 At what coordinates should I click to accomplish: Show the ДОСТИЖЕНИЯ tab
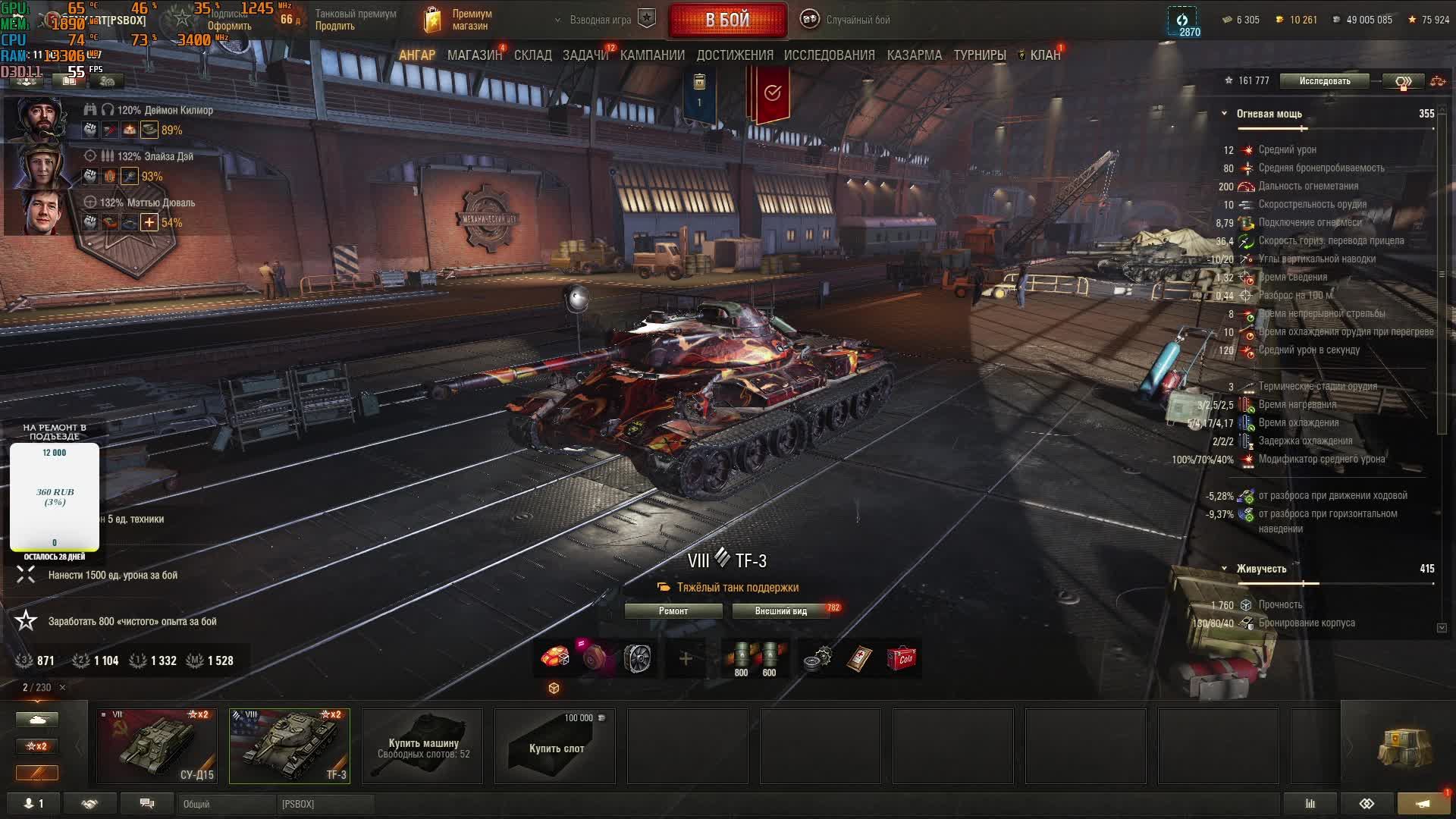click(x=735, y=55)
